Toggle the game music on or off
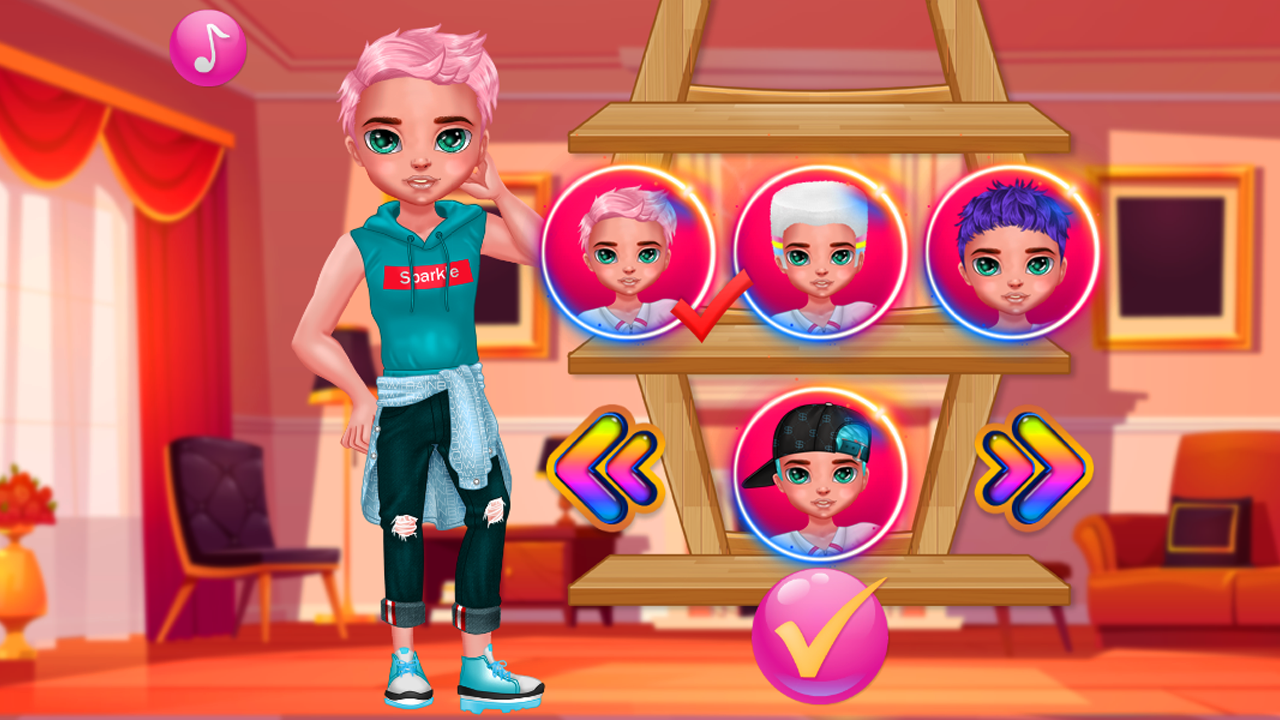1280x720 pixels. (x=207, y=47)
